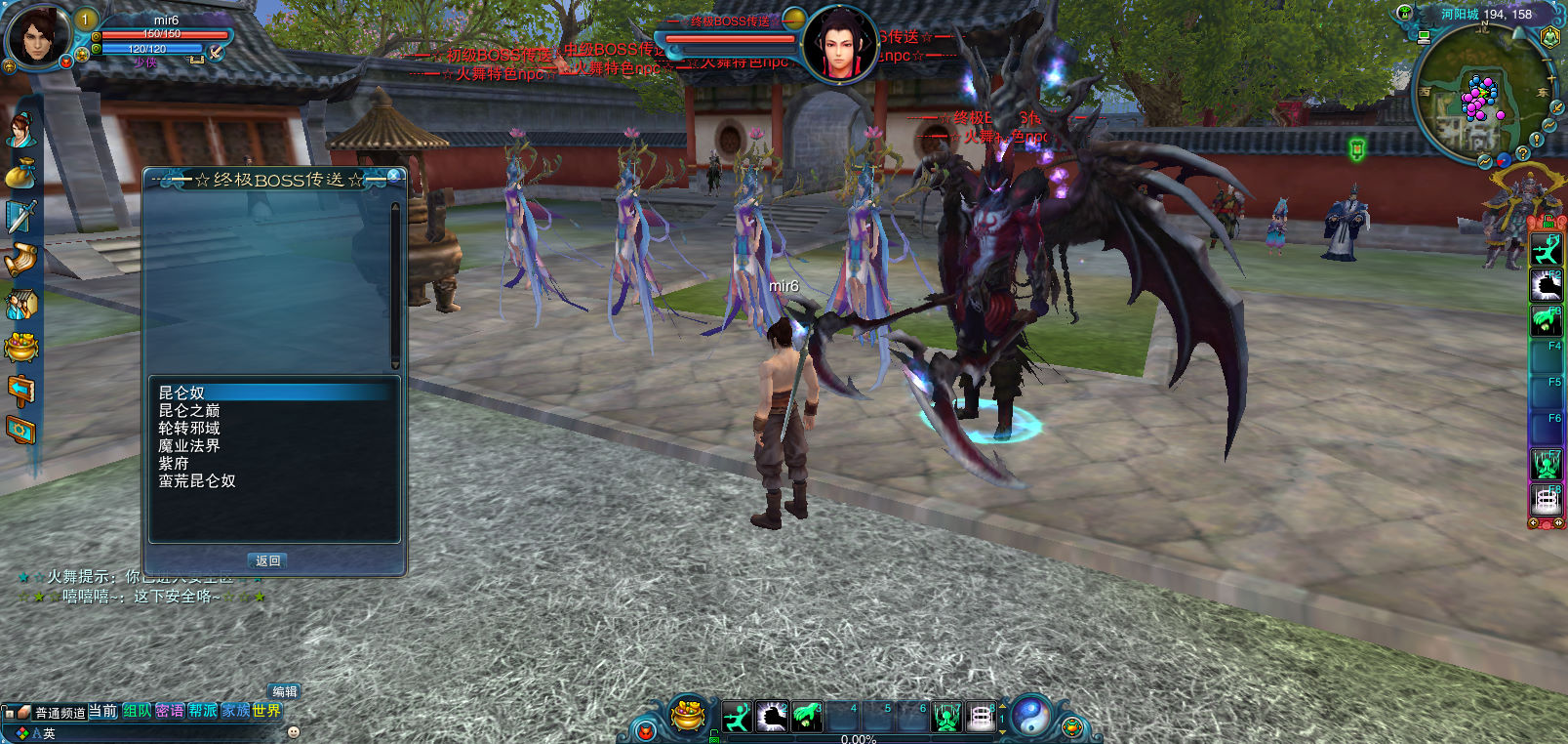Select the 紫府 teleport entry
Image resolution: width=1568 pixels, height=744 pixels.
174,463
